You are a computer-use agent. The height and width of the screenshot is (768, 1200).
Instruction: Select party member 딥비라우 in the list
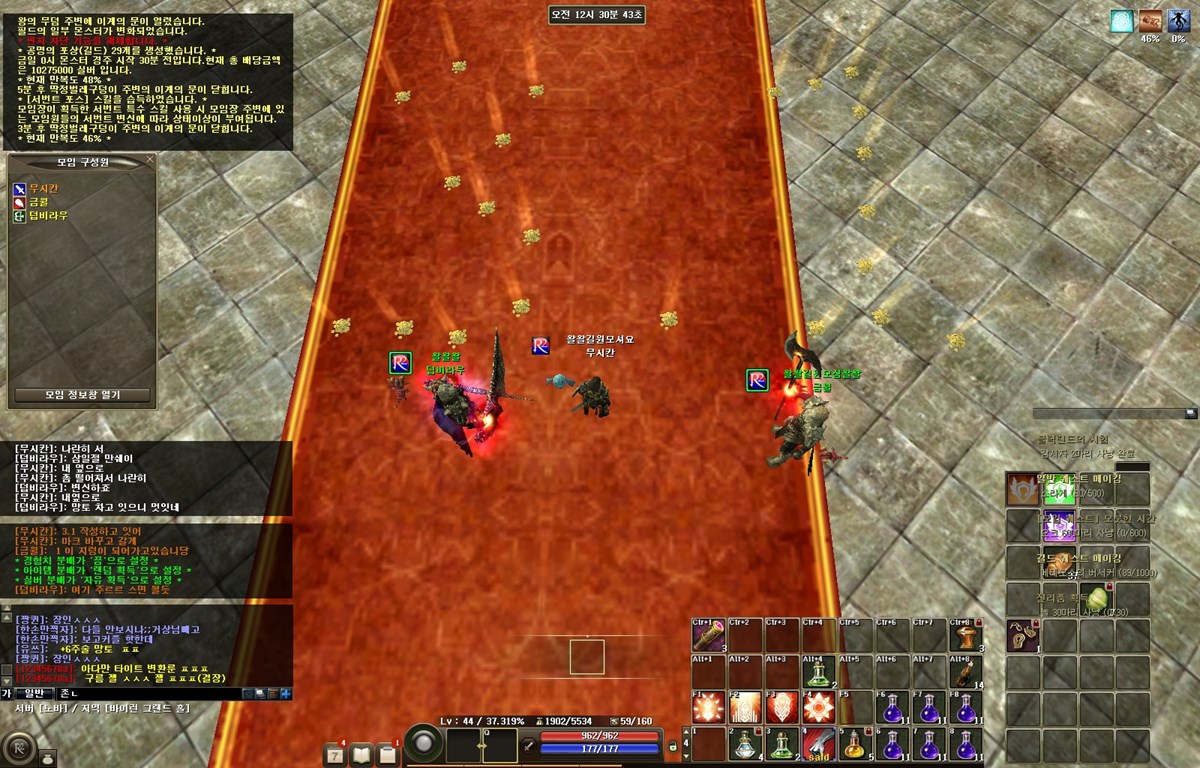click(x=47, y=215)
